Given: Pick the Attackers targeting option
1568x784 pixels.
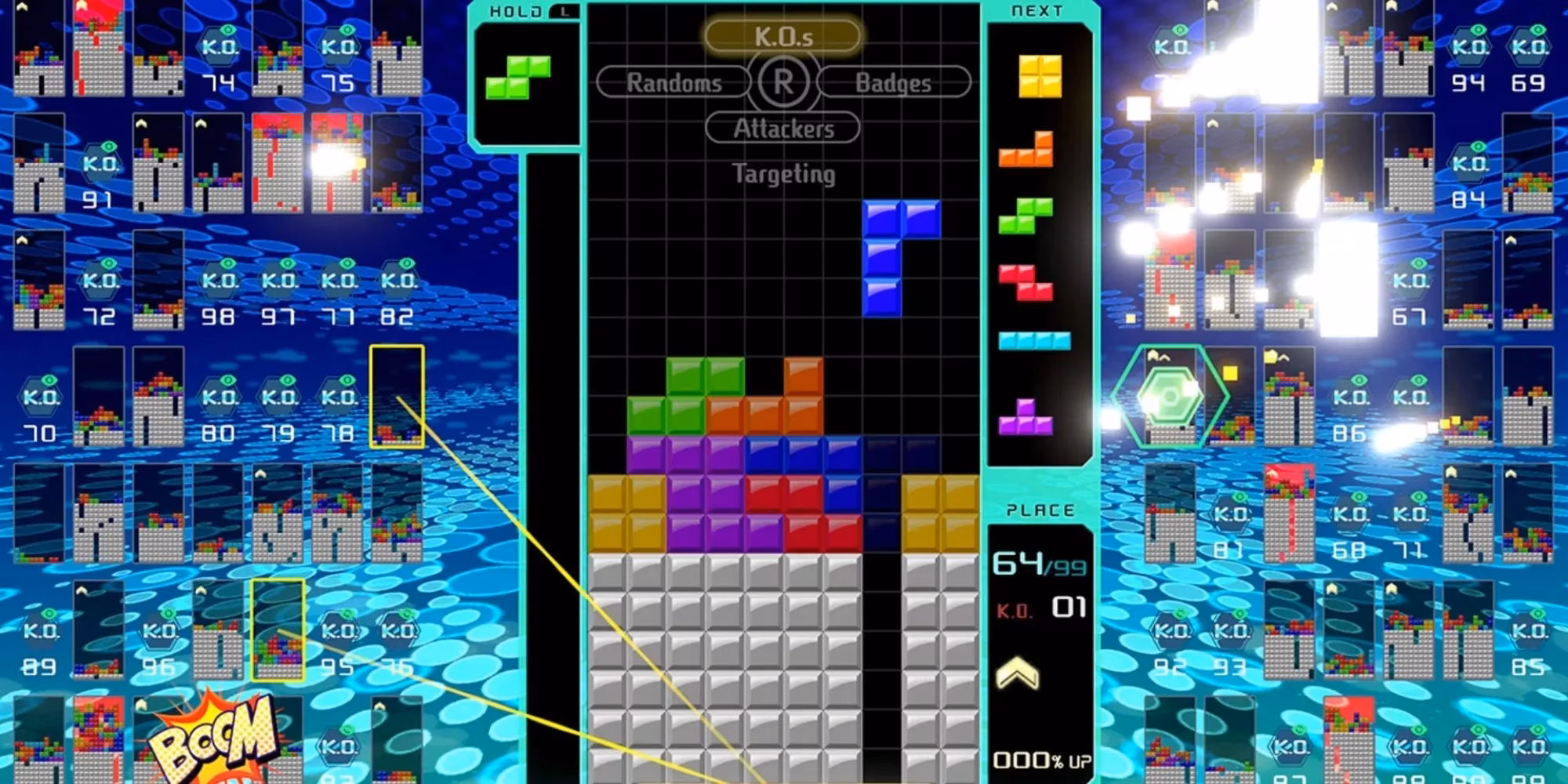Looking at the screenshot, I should [x=782, y=128].
